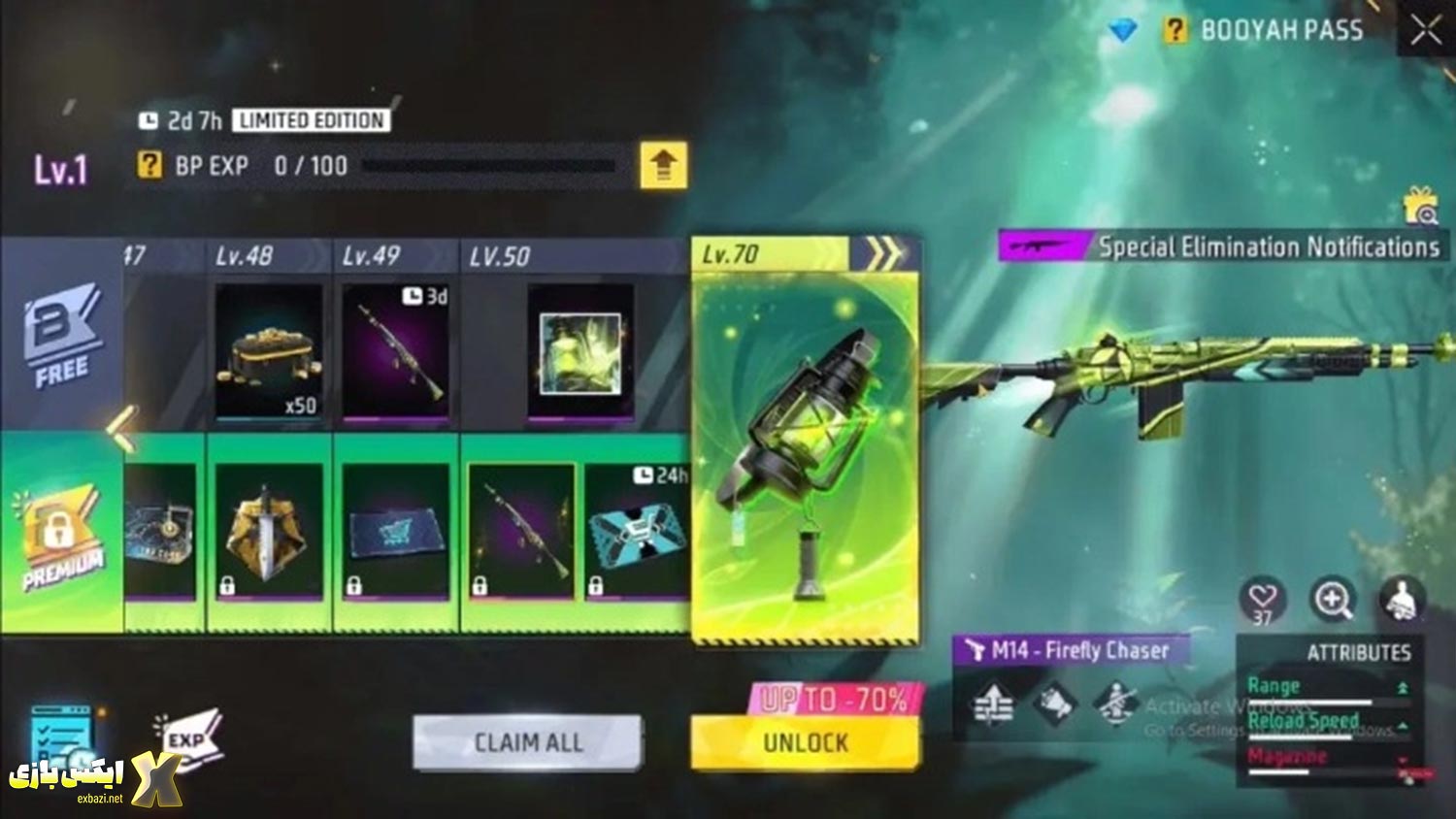Open the BP EXP upgrade arrow icon
Viewport: 1456px width, 819px height.
pyautogui.click(x=663, y=166)
